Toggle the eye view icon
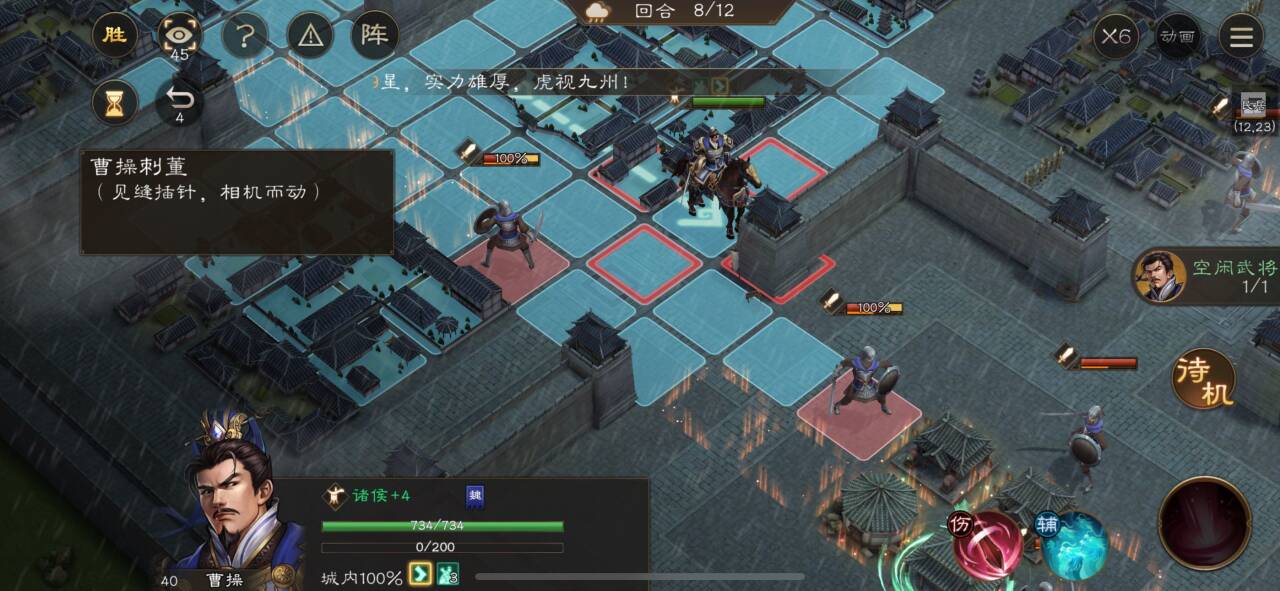Screen dimensions: 1280x591 click(180, 36)
